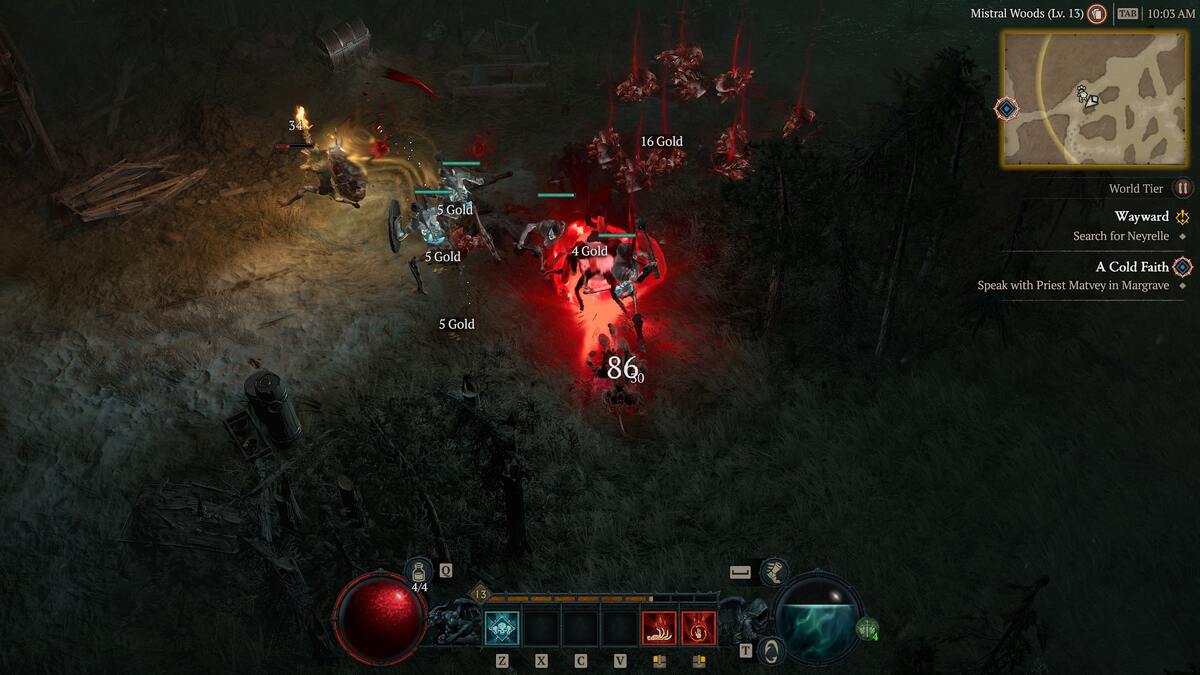Activate the teal skull skill slot
The width and height of the screenshot is (1200, 675).
502,628
